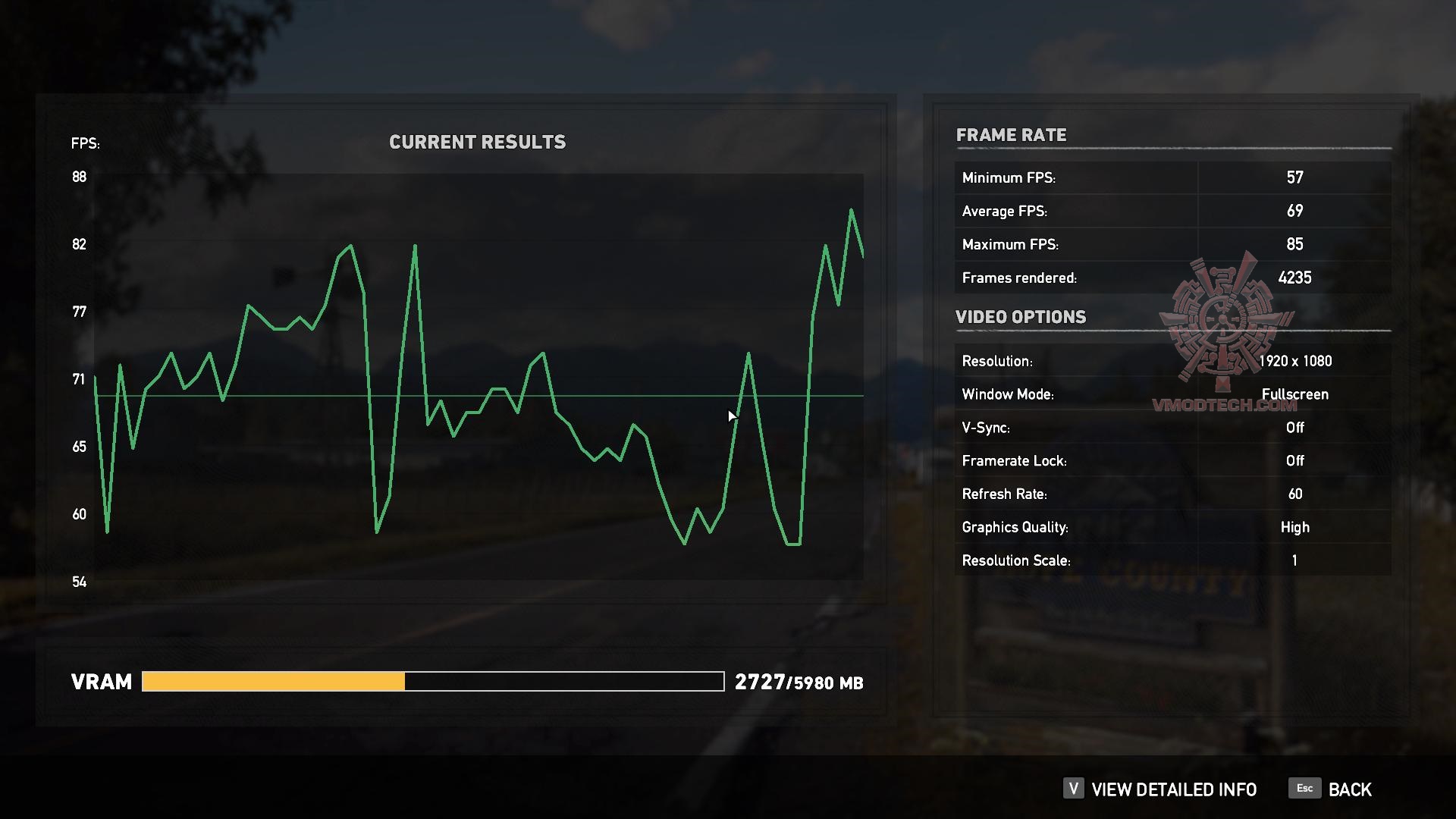Select the FRAME RATE section header

tap(1012, 135)
